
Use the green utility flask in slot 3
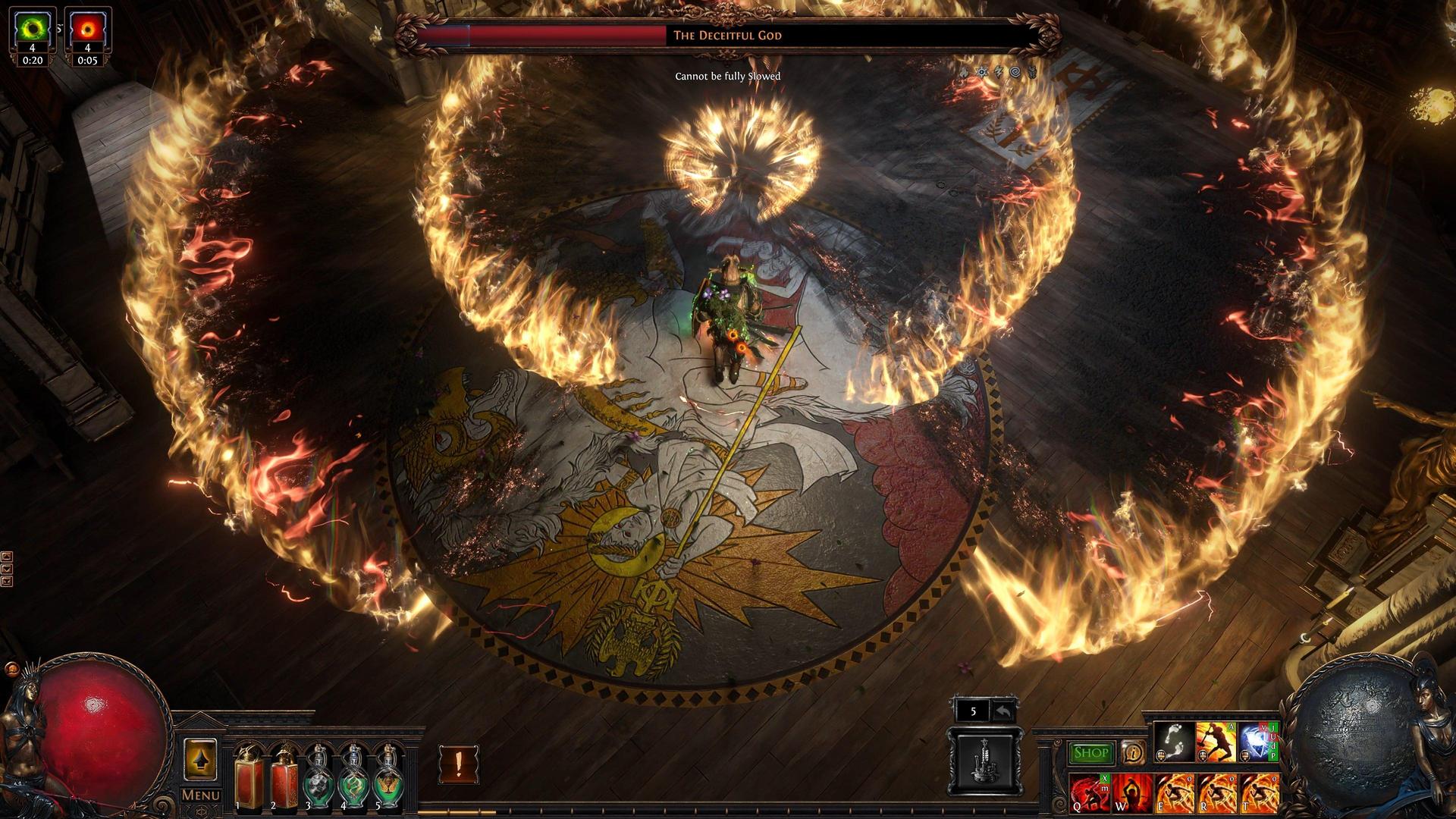click(x=318, y=776)
